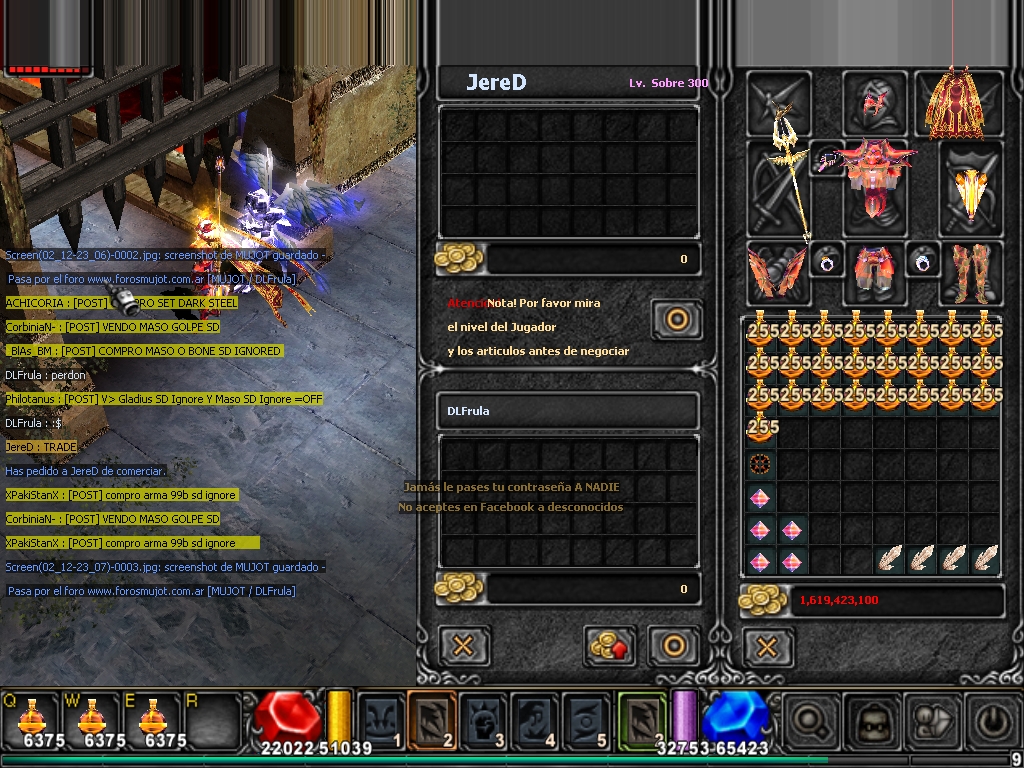Select the equipped red chest armor
1024x768 pixels.
tap(877, 185)
